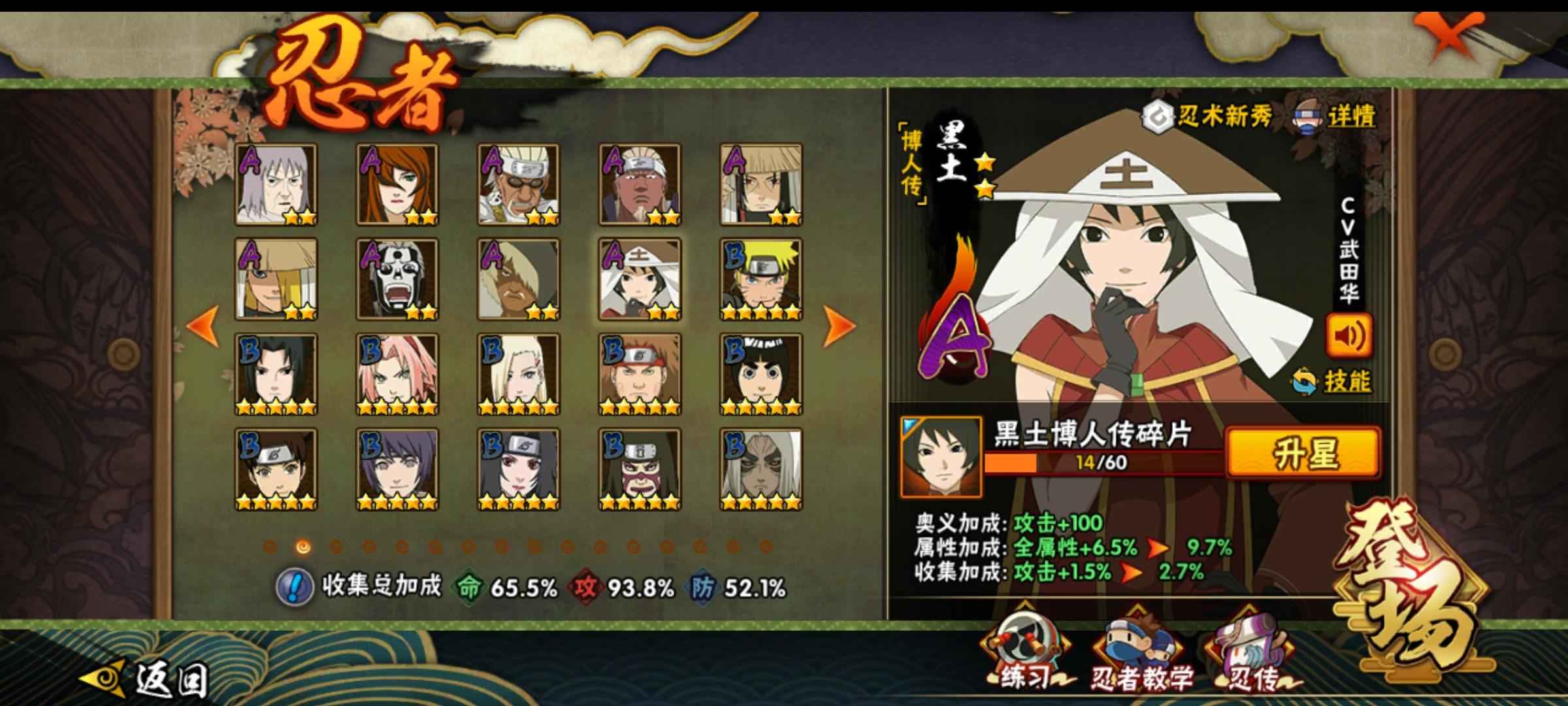Image resolution: width=1568 pixels, height=706 pixels.
Task: Show 技能 skills view
Action: 1333,382
